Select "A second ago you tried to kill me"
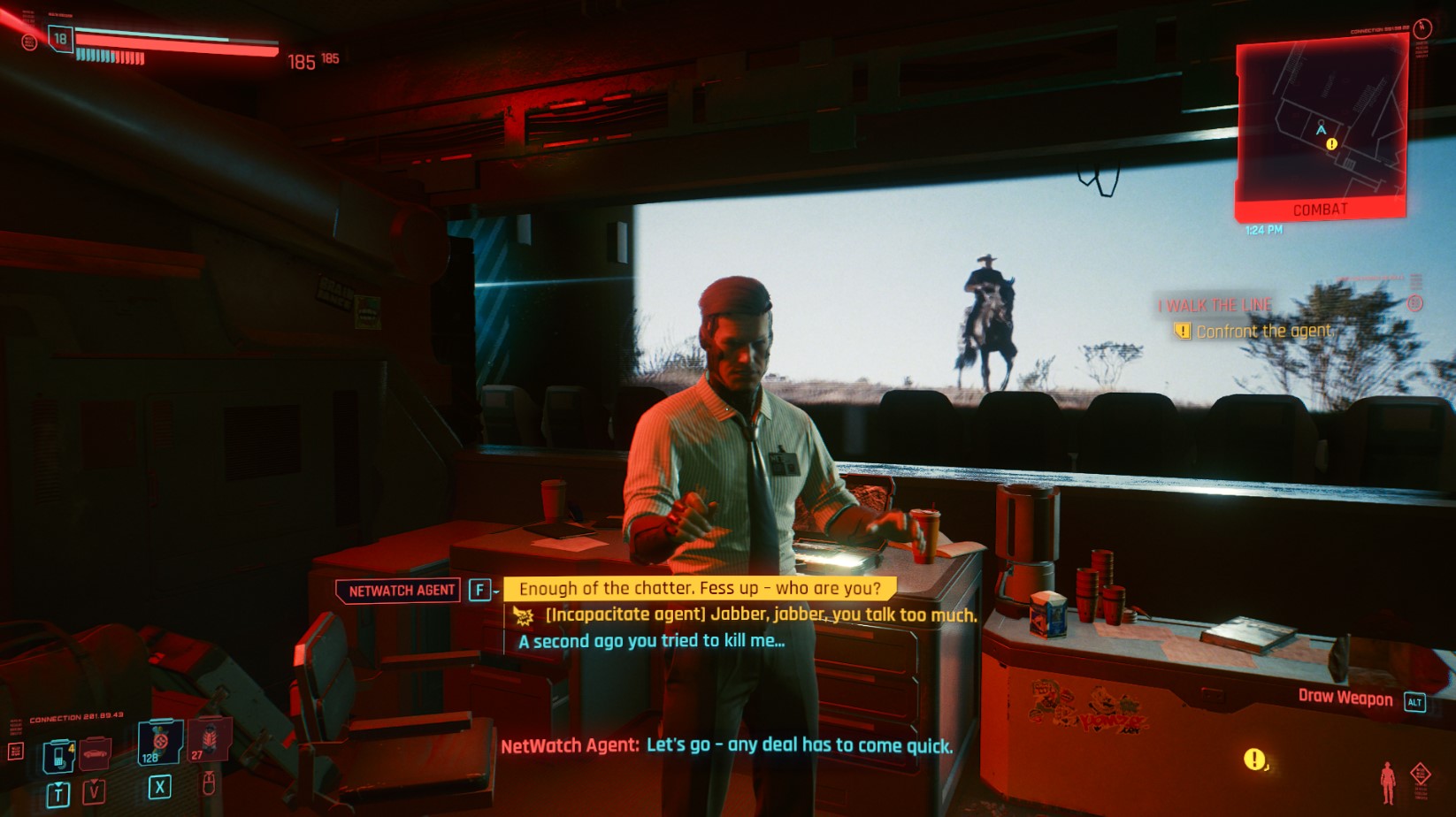This screenshot has width=1456, height=817. [x=651, y=641]
